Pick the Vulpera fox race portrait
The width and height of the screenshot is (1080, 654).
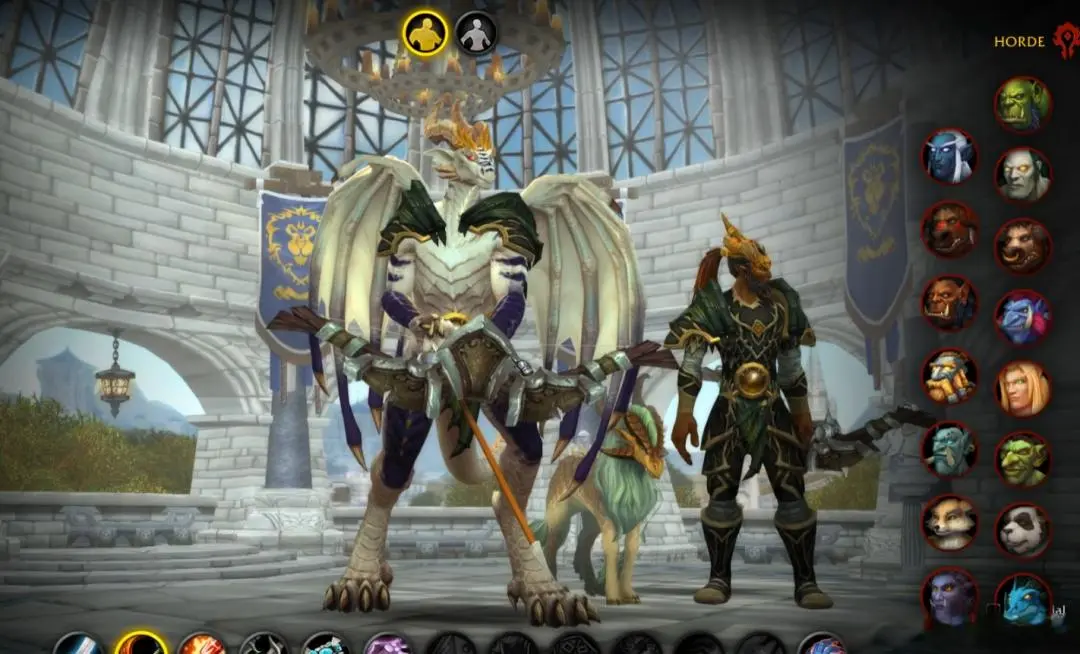(949, 522)
